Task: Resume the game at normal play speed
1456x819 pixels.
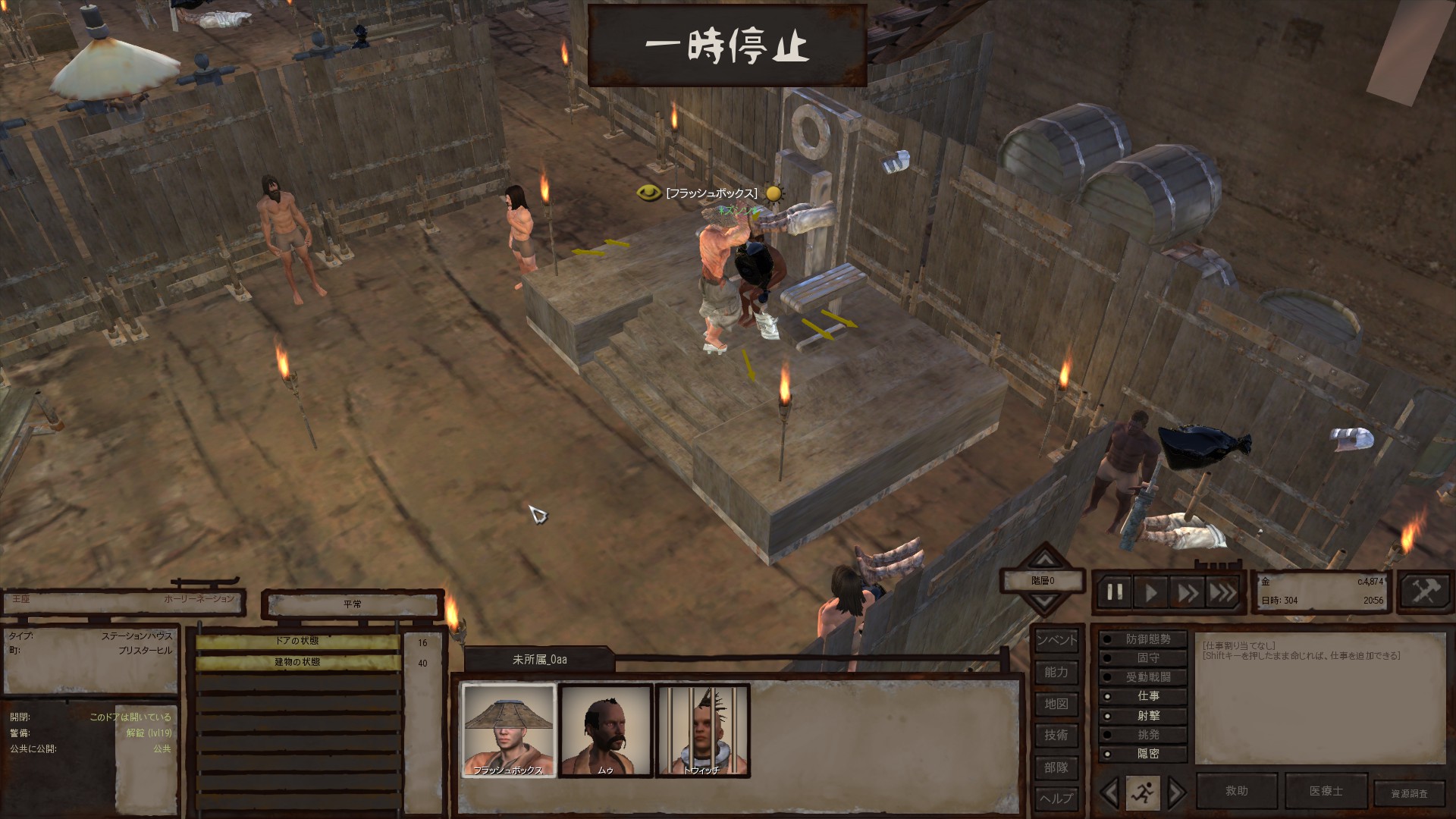Action: 1150,592
